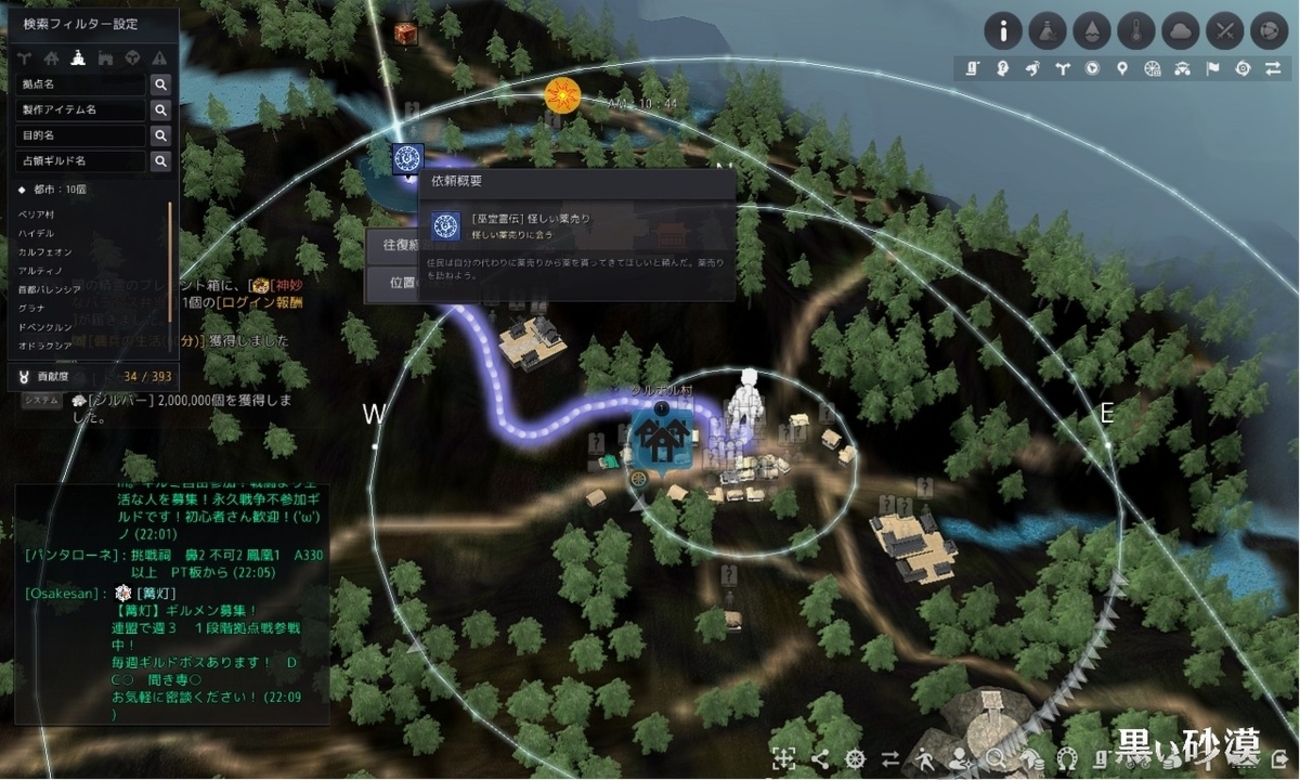
Task: Show the temperature map overlay
Action: (x=1137, y=31)
